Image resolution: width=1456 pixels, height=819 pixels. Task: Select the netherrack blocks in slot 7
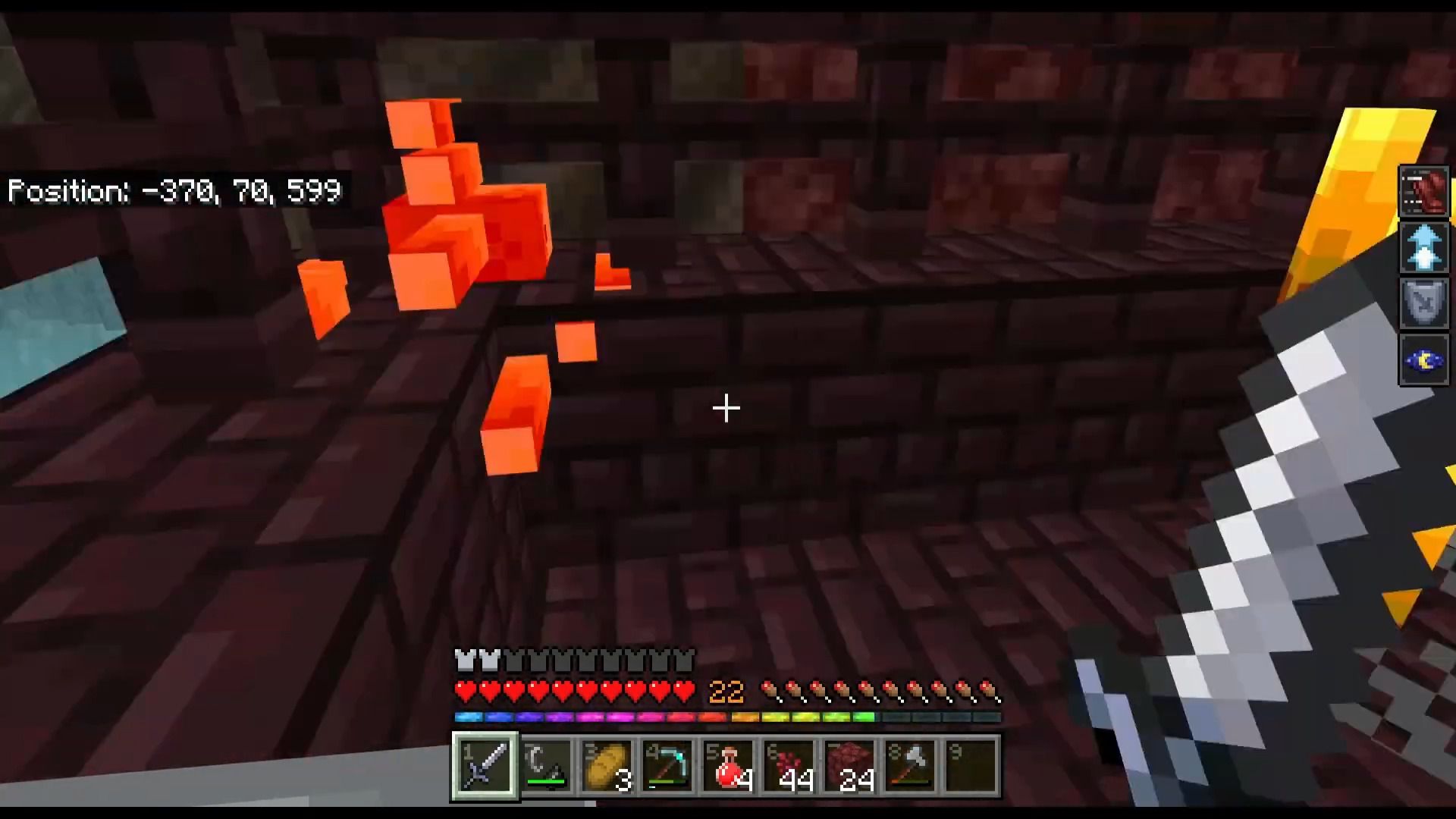tap(847, 766)
